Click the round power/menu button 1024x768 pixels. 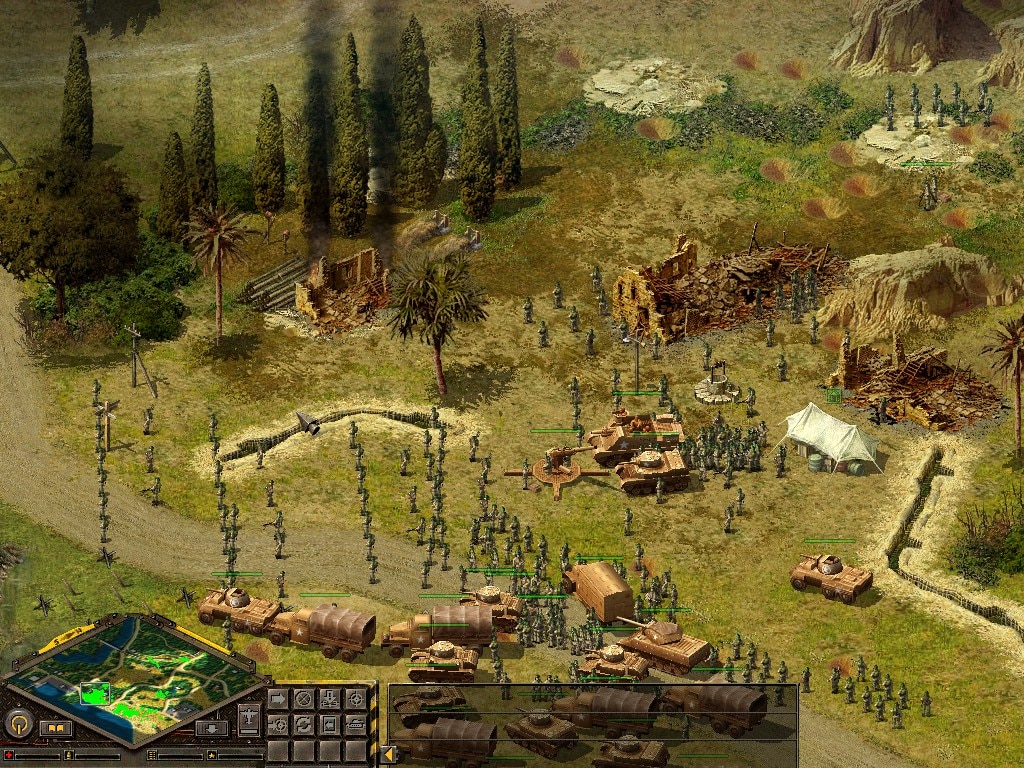(18, 723)
